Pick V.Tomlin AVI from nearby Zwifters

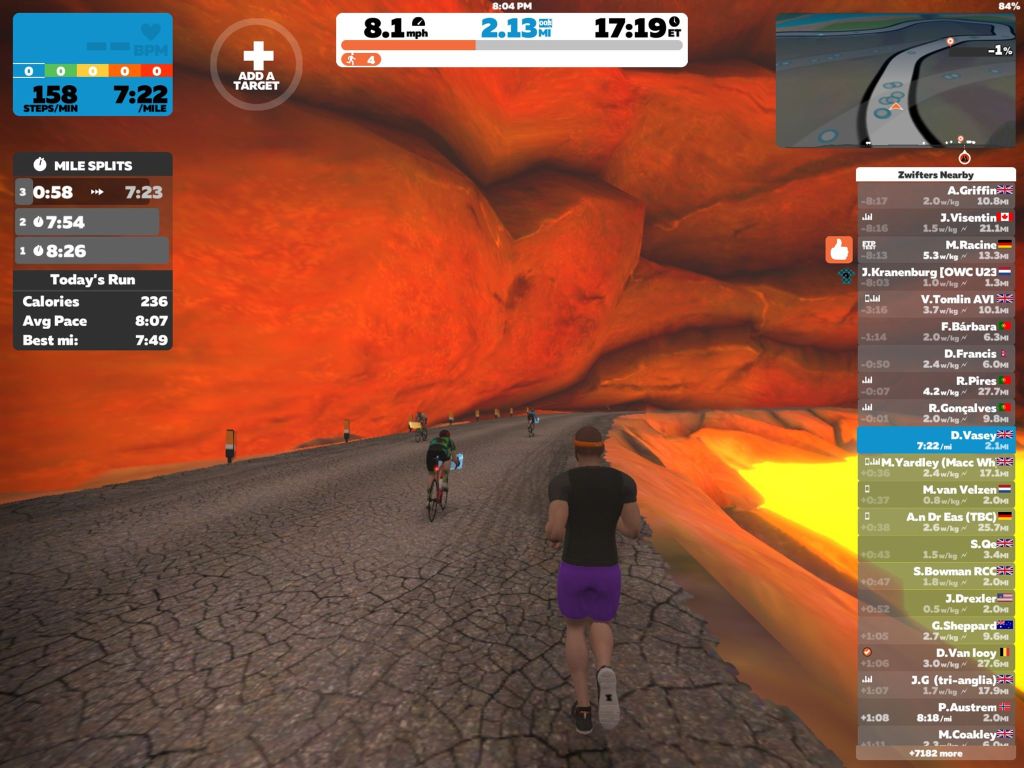(935, 304)
